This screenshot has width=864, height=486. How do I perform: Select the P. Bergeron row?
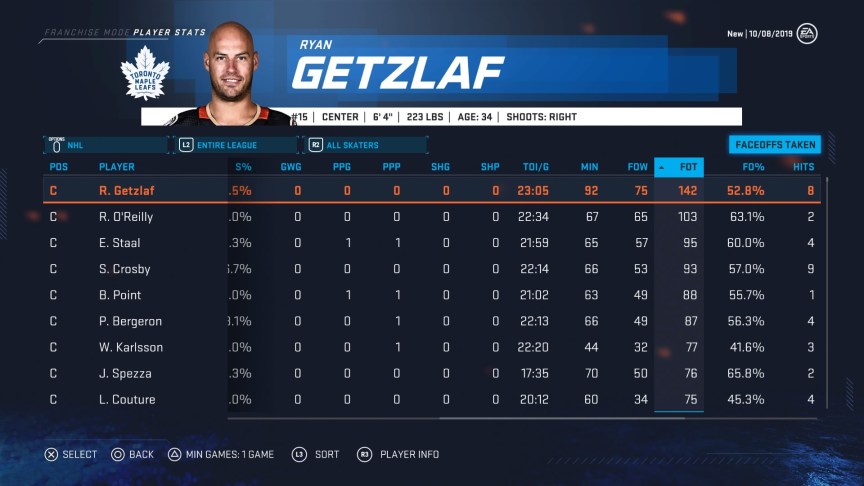(x=130, y=321)
